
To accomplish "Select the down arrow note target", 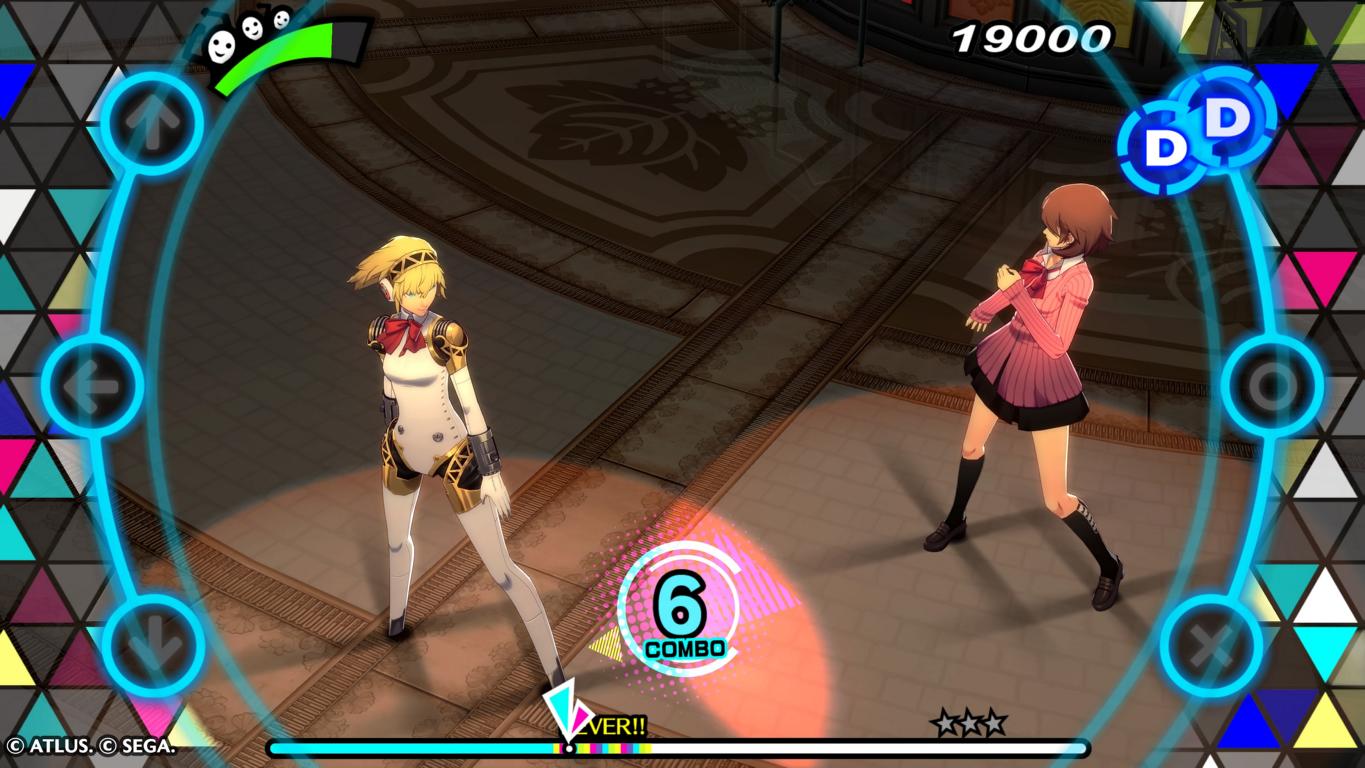I will click(x=153, y=645).
